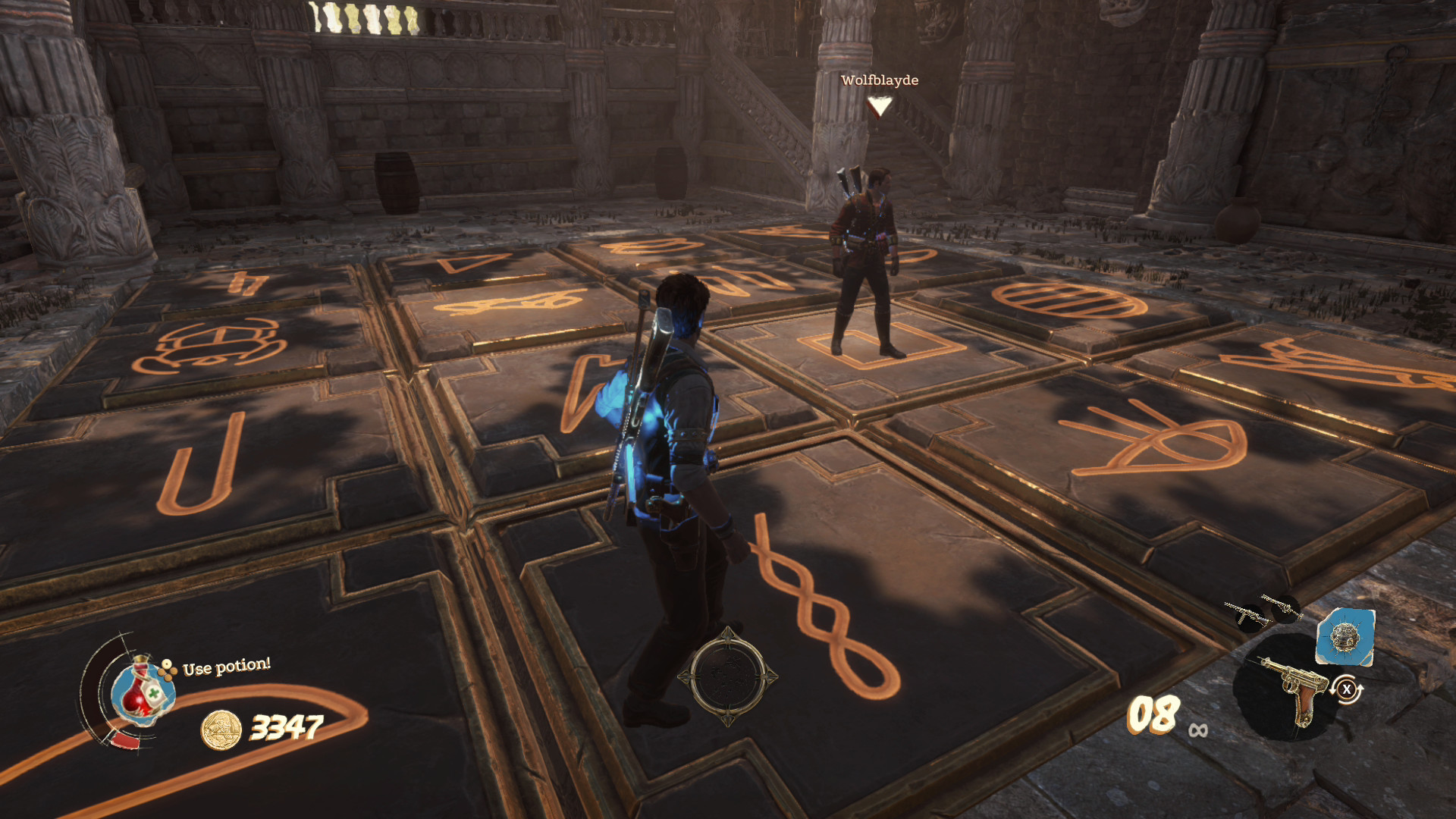Select the Wolfblayde player name marker

[879, 80]
